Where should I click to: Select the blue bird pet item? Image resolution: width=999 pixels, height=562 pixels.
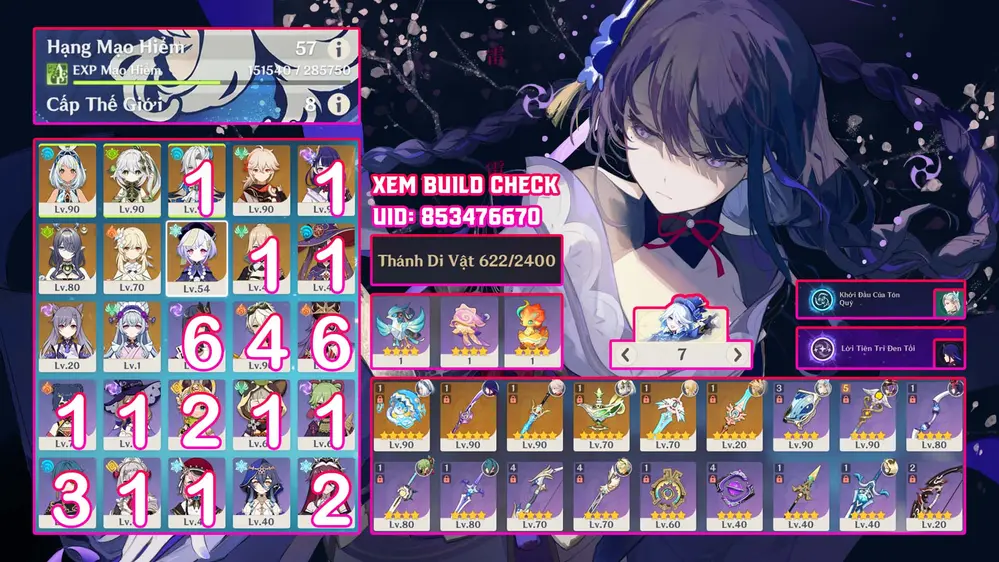click(402, 329)
